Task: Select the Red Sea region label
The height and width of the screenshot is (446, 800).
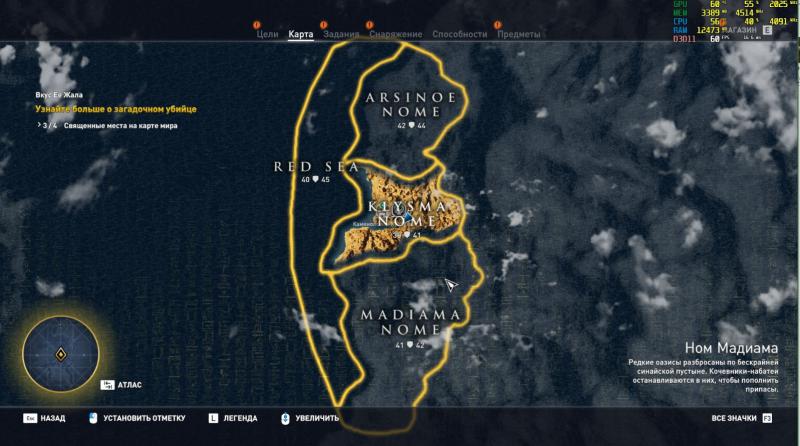Action: point(315,167)
